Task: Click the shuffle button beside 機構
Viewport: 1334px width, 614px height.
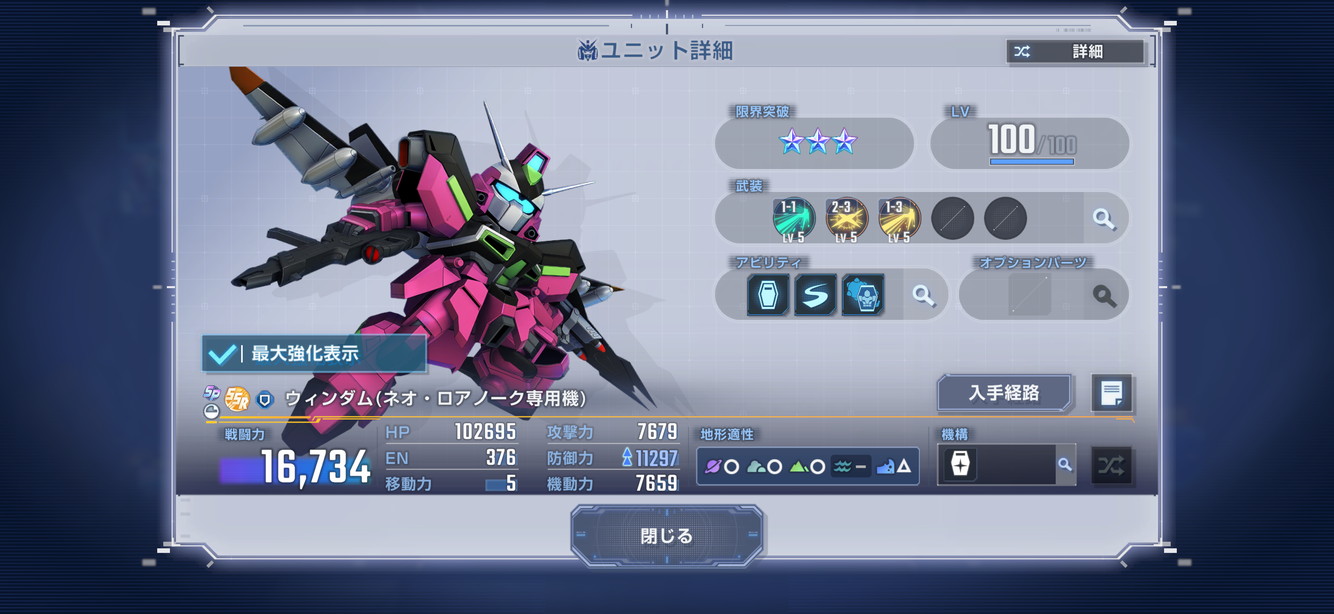Action: (1112, 465)
